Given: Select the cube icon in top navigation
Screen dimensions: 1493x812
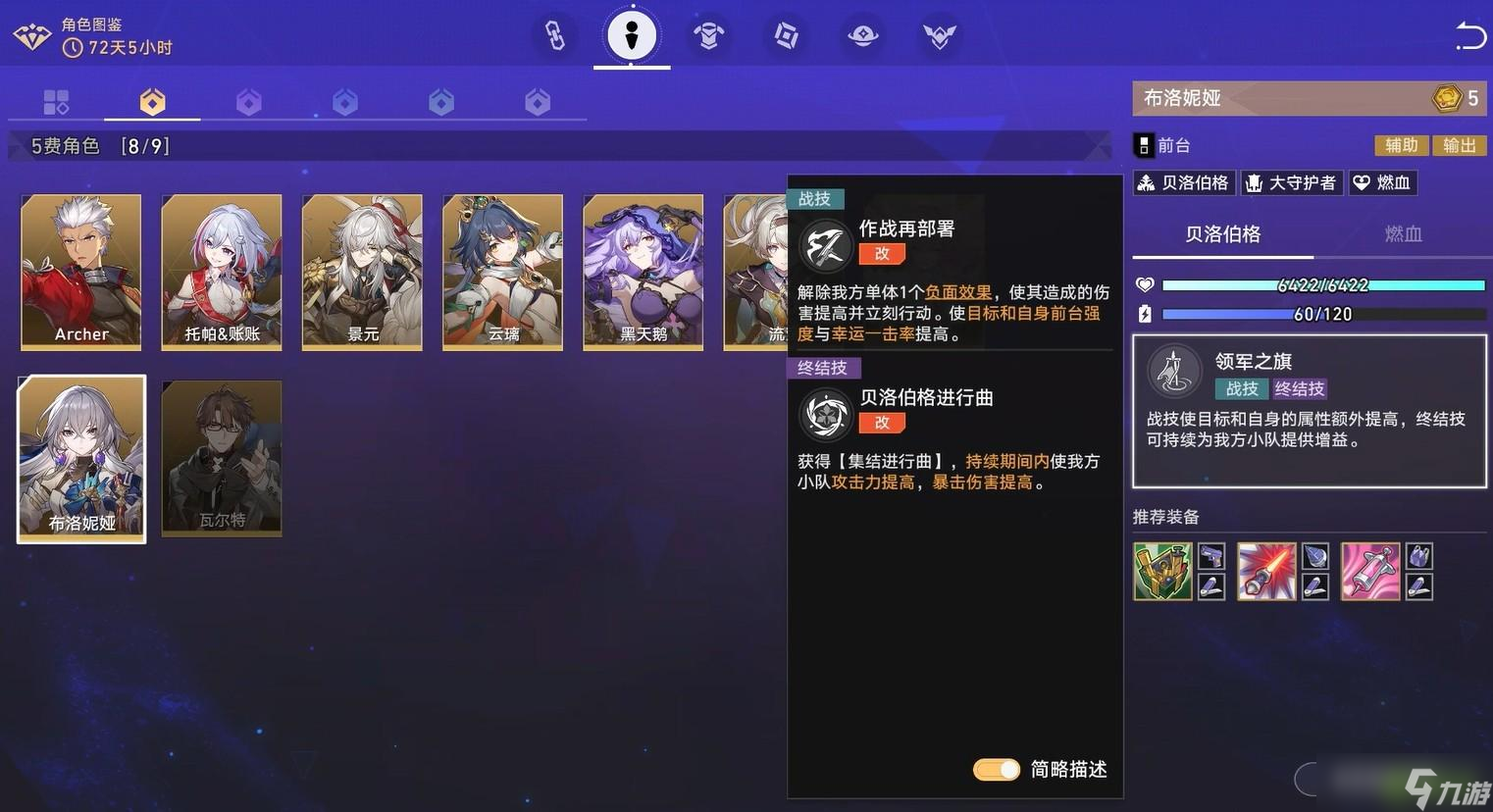Looking at the screenshot, I should [785, 35].
